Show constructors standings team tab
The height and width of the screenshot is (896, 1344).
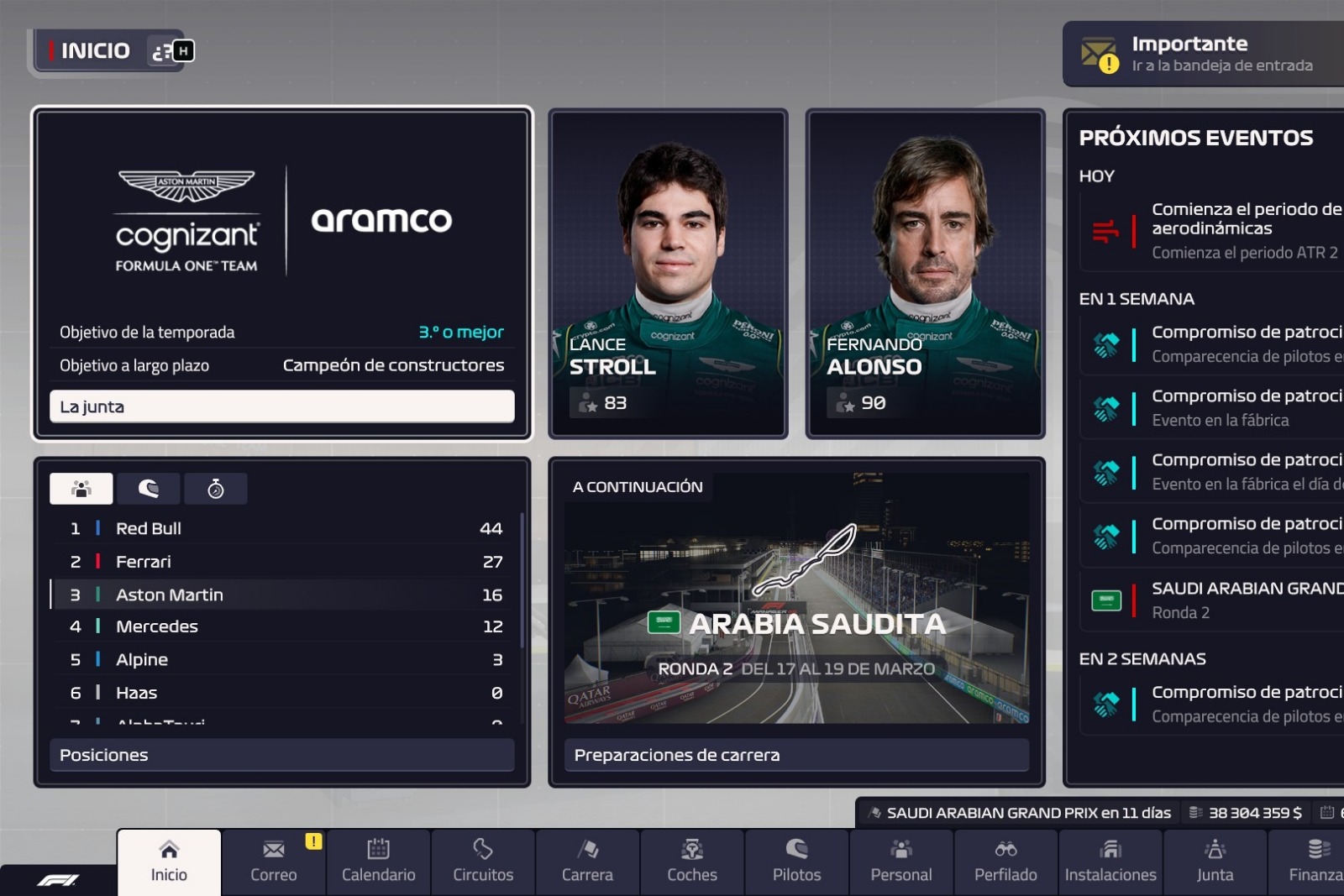81,489
